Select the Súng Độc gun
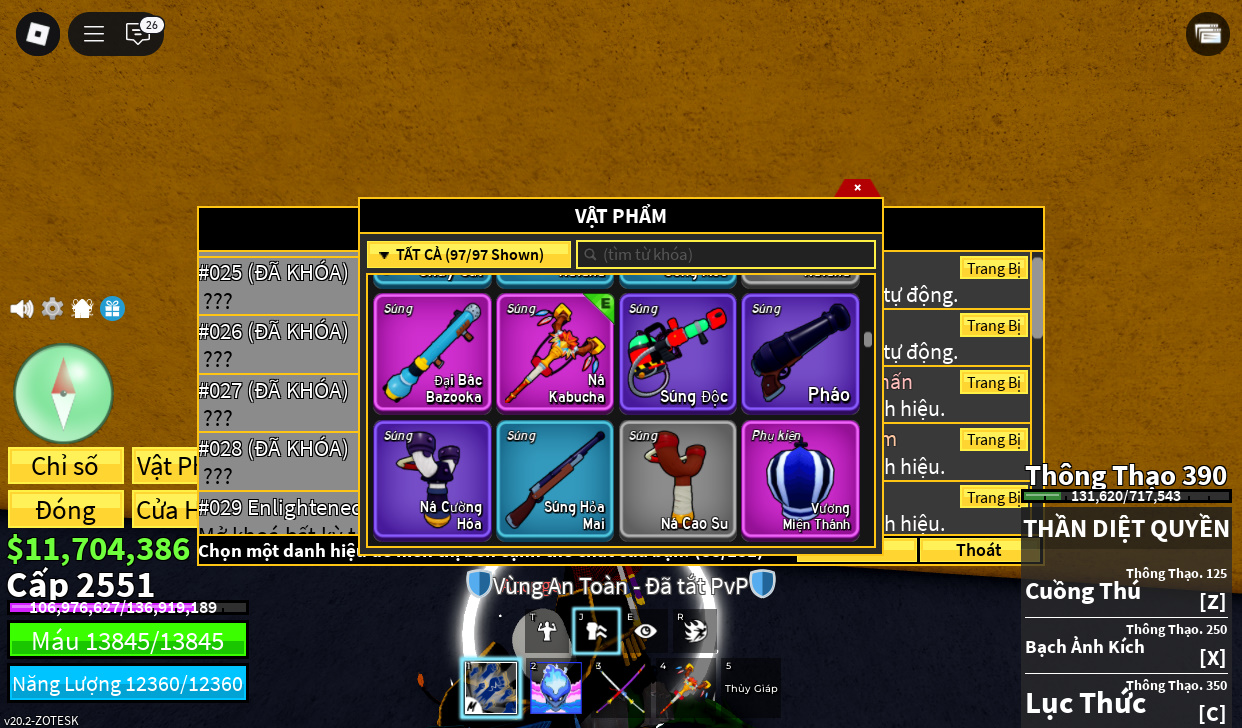The width and height of the screenshot is (1242, 728). click(x=678, y=352)
